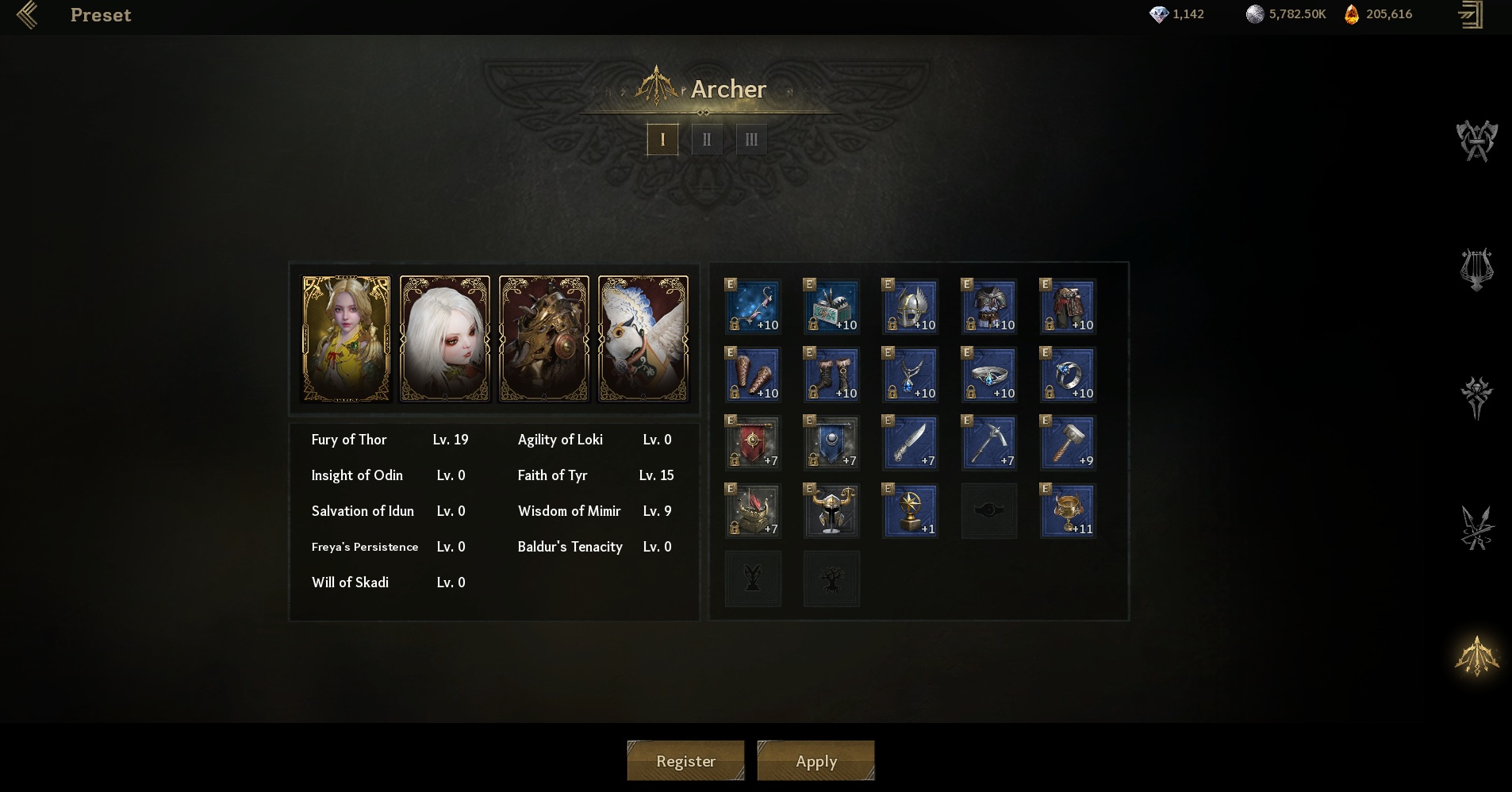Select the armored beast mount card
1512x792 pixels.
(543, 339)
